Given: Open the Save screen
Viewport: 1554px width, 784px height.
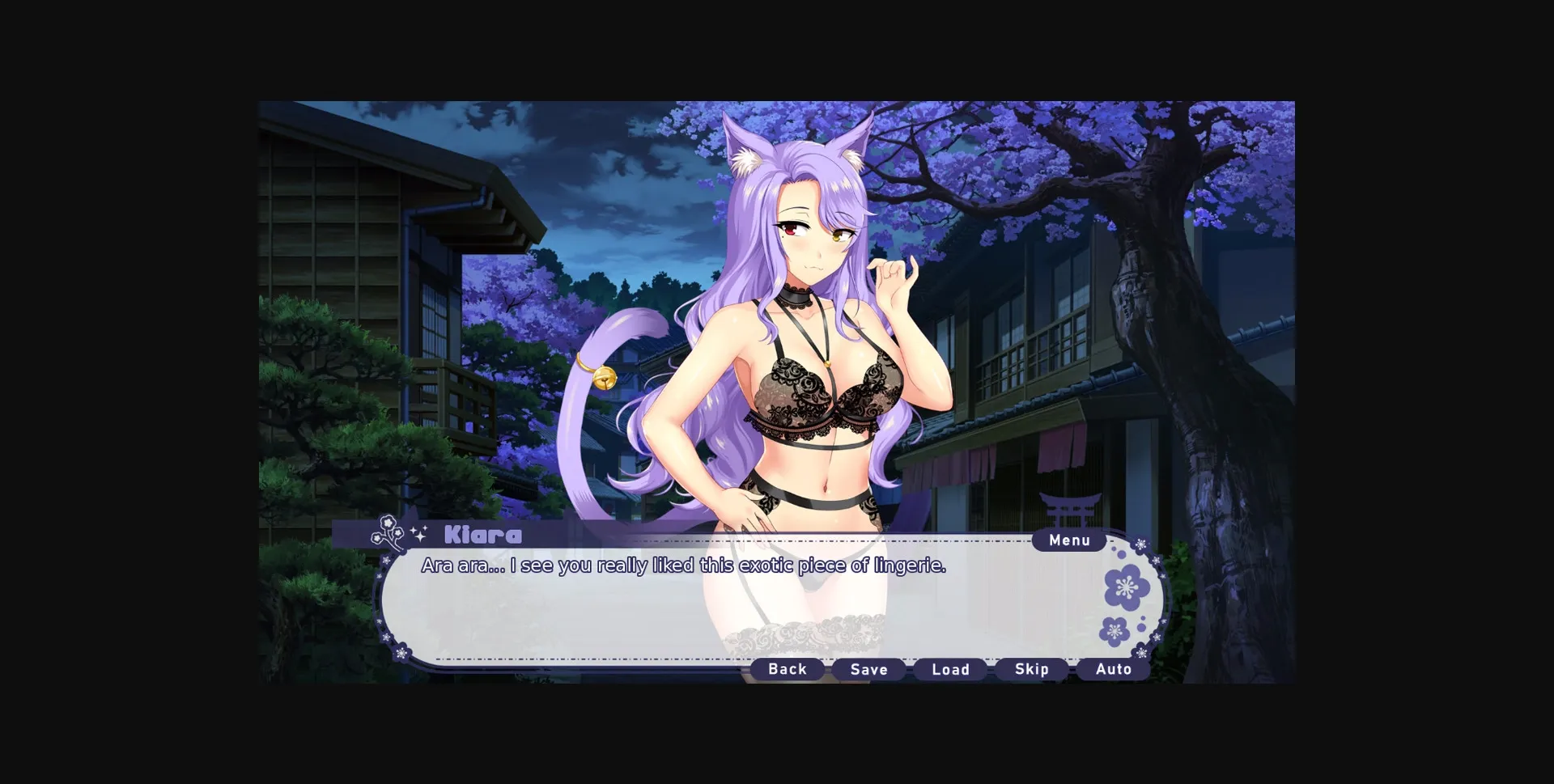Looking at the screenshot, I should [x=868, y=669].
